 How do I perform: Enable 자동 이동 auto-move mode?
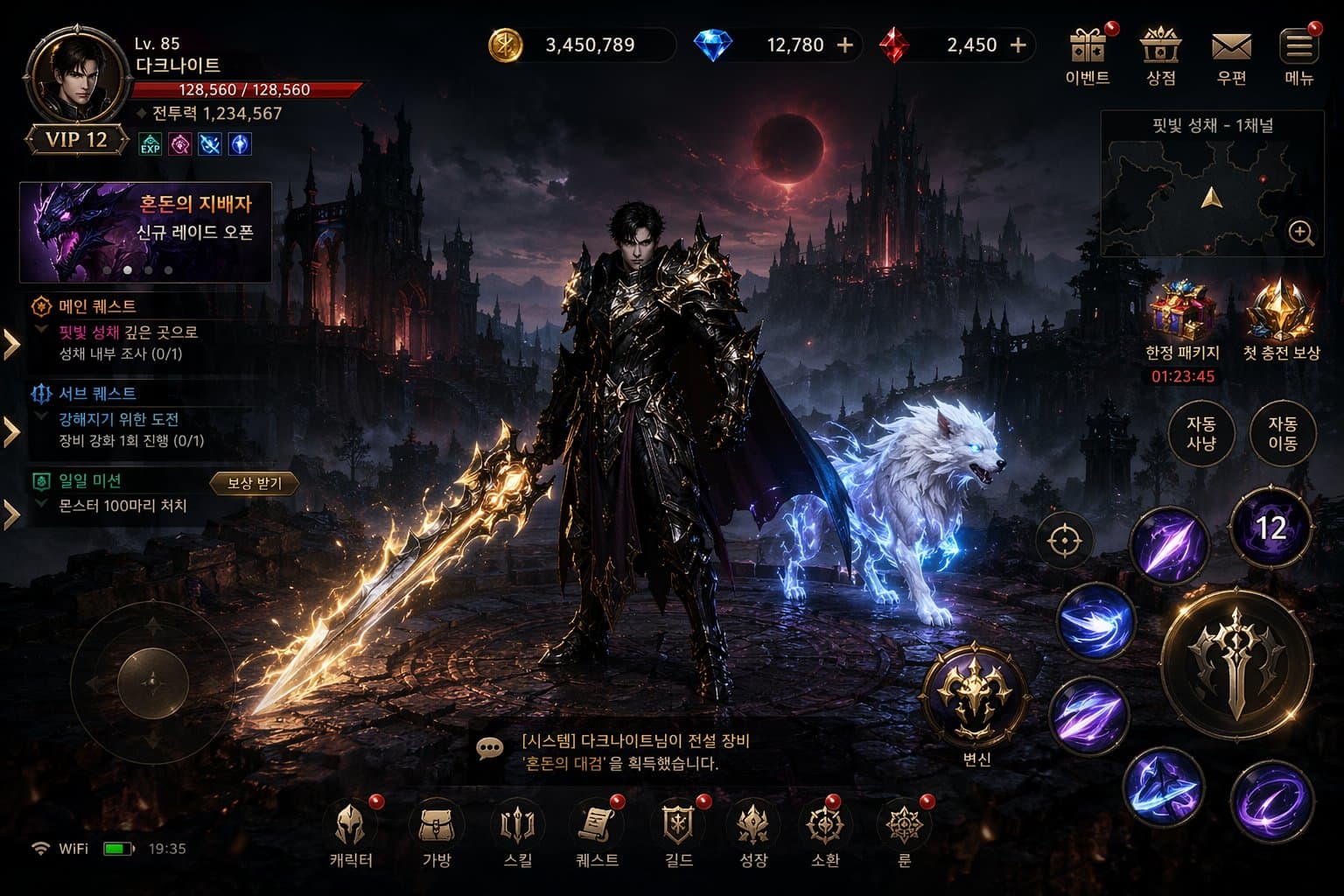click(1282, 432)
